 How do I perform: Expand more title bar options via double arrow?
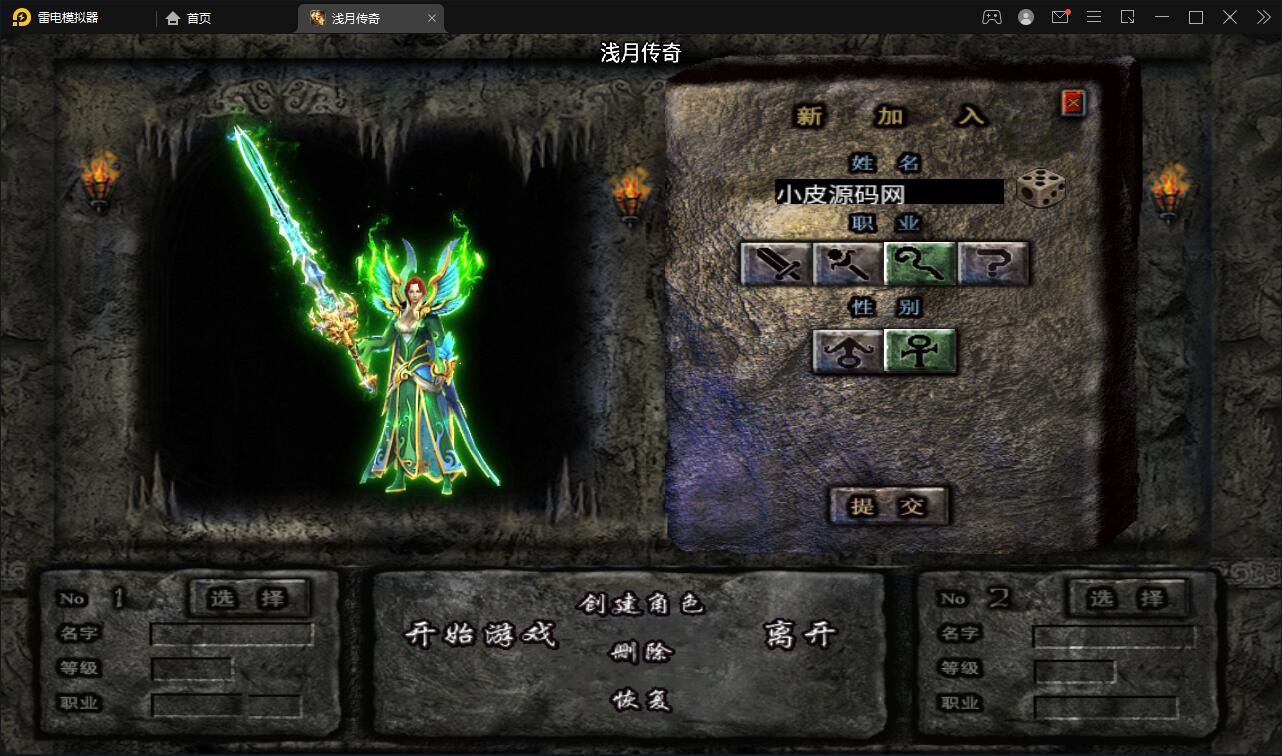[x=1262, y=17]
